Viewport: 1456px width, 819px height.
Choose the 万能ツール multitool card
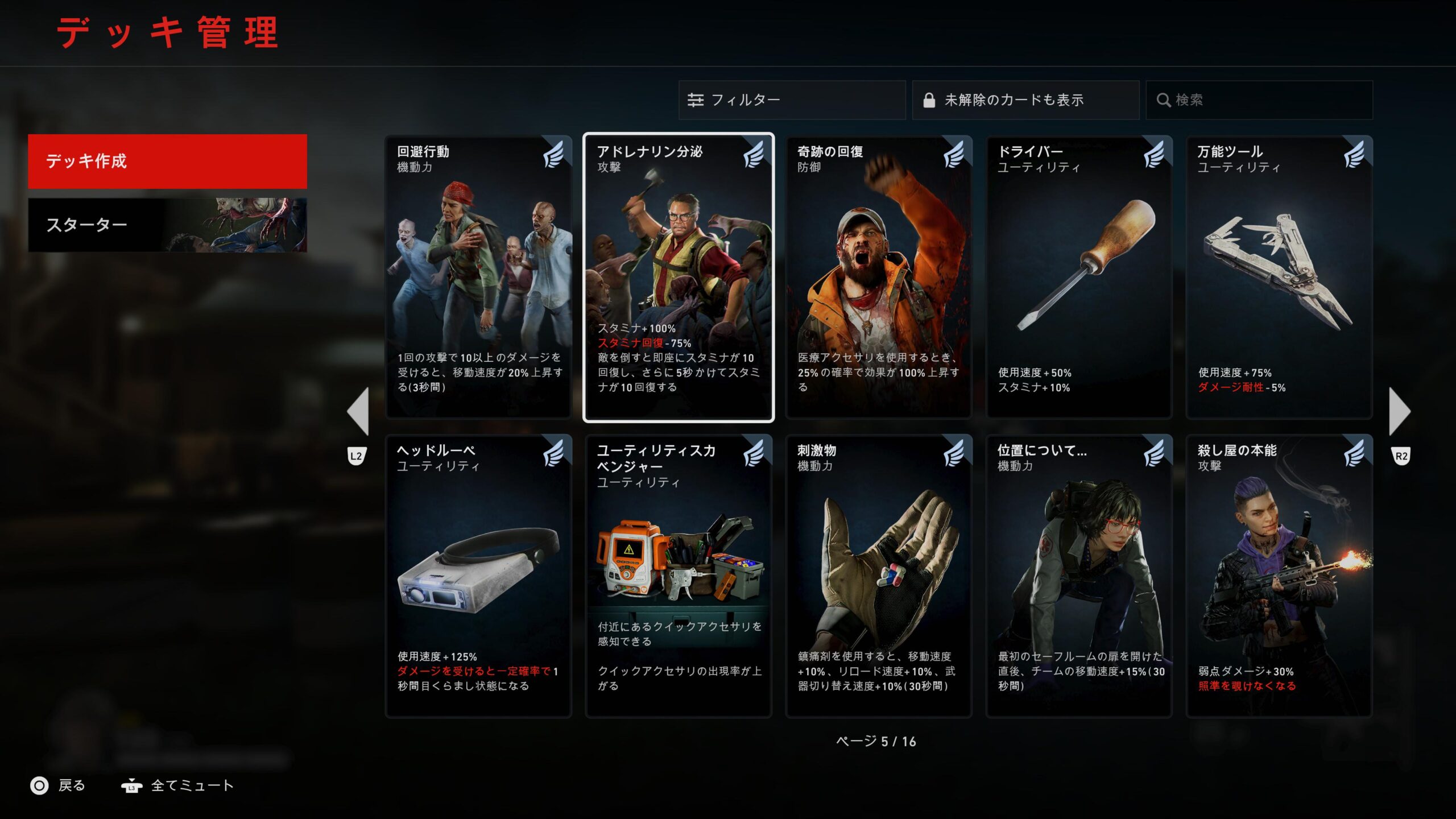tap(1279, 278)
